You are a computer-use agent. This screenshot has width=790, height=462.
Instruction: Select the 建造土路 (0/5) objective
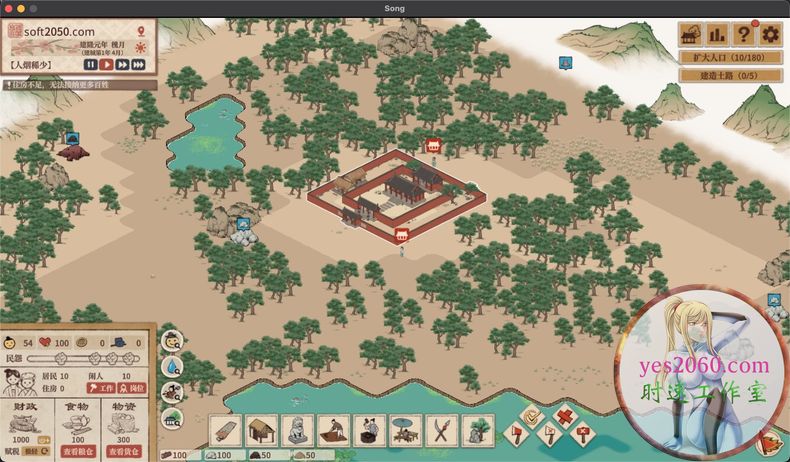click(x=731, y=76)
